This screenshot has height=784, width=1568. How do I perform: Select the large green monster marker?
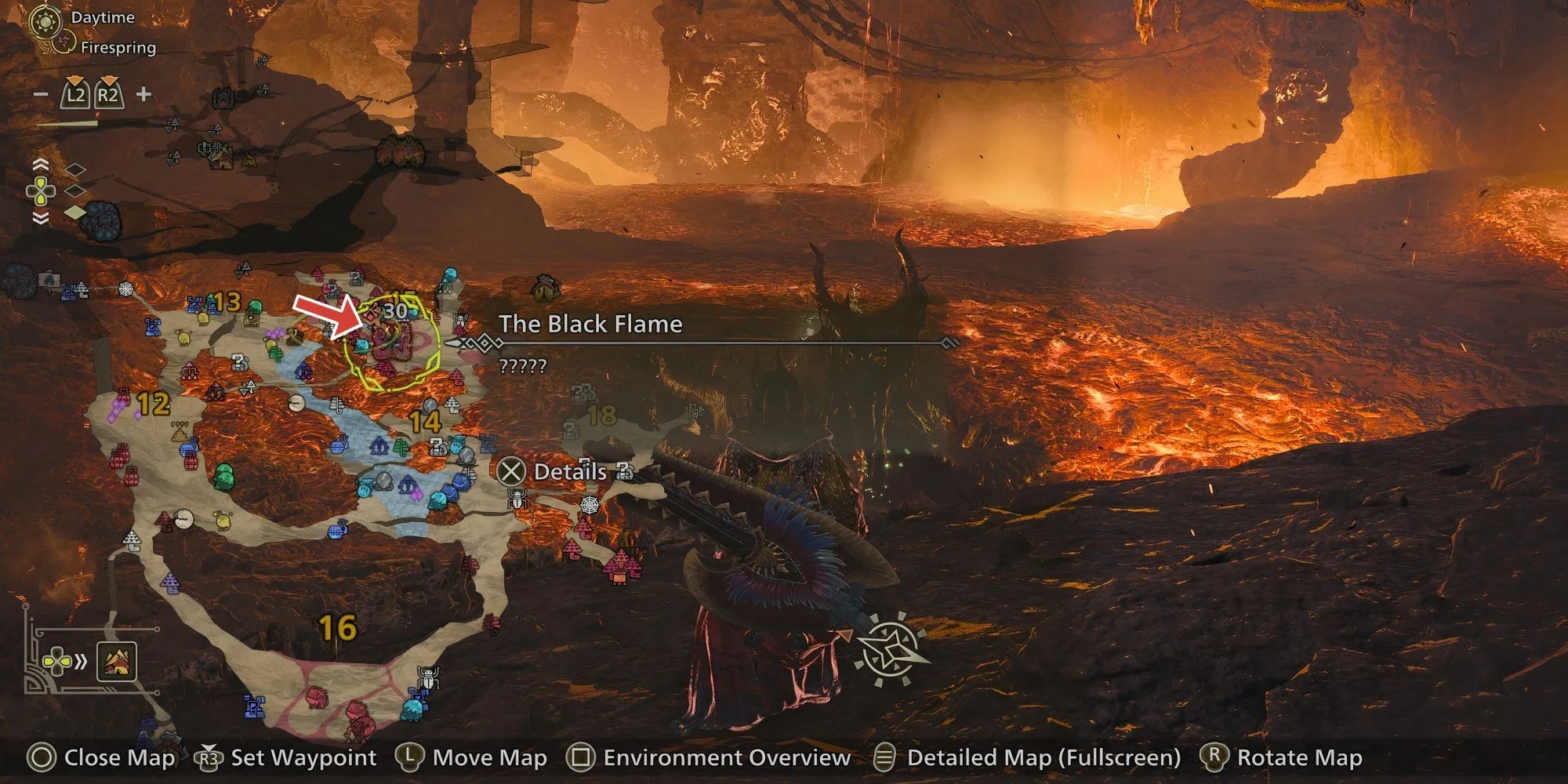pyautogui.click(x=223, y=476)
